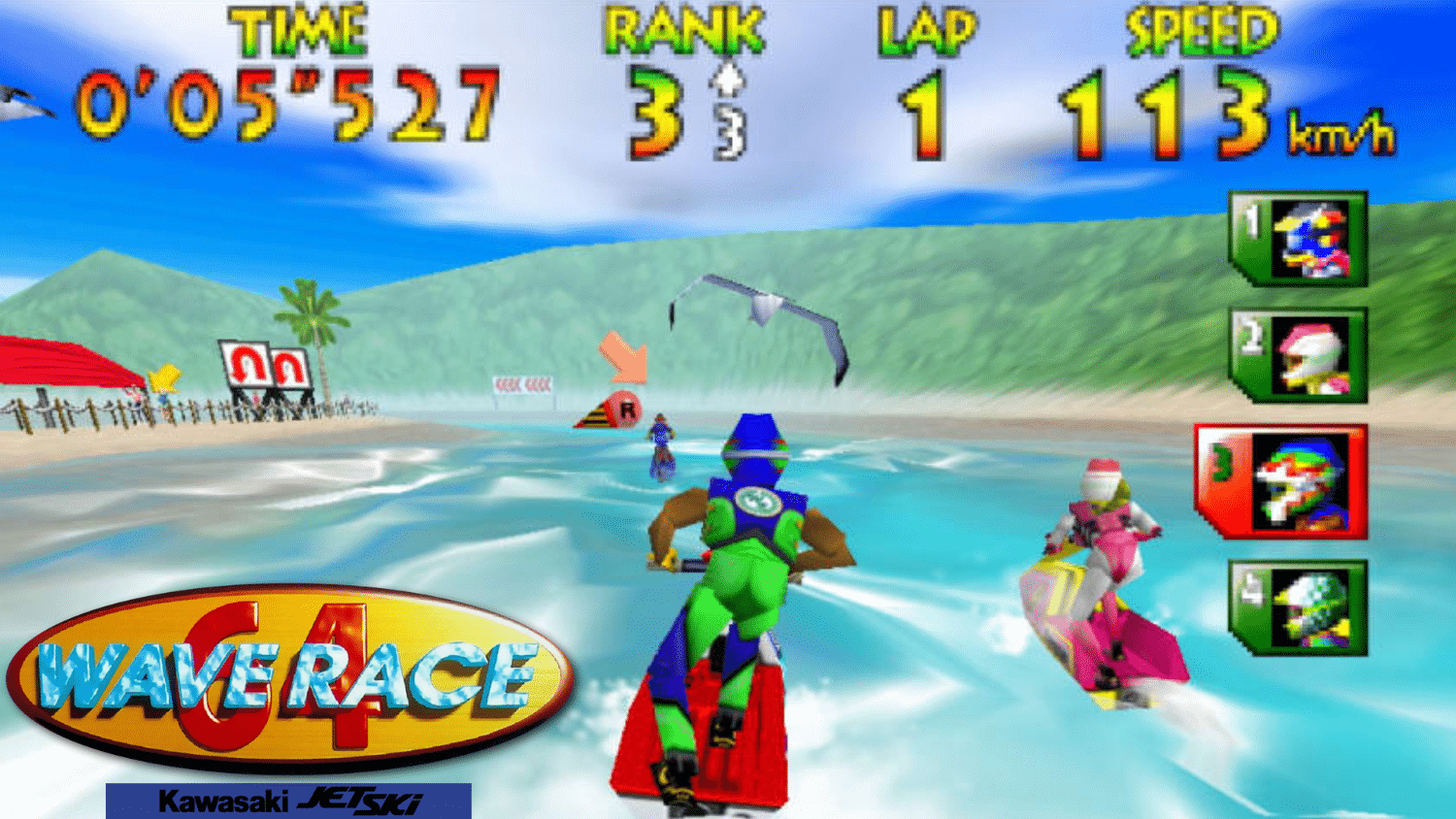Expand the TIME display header
The height and width of the screenshot is (819, 1456).
301,31
